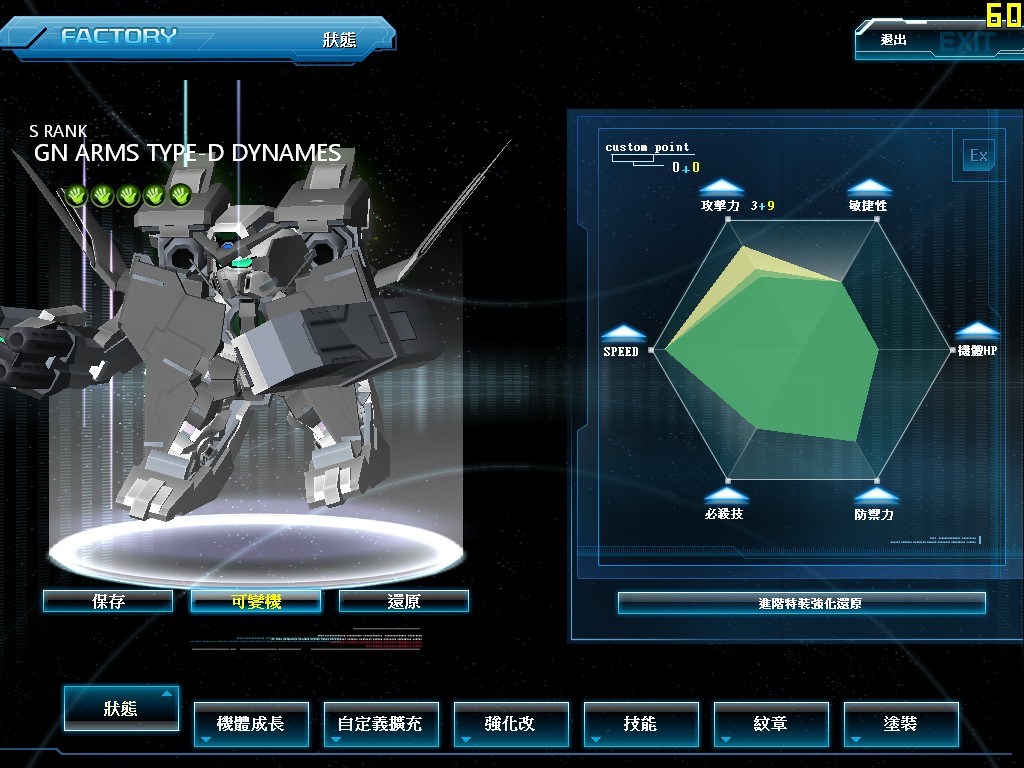This screenshot has height=768, width=1024.
Task: Reset via 進階特裝強化還原 button
Action: point(801,603)
